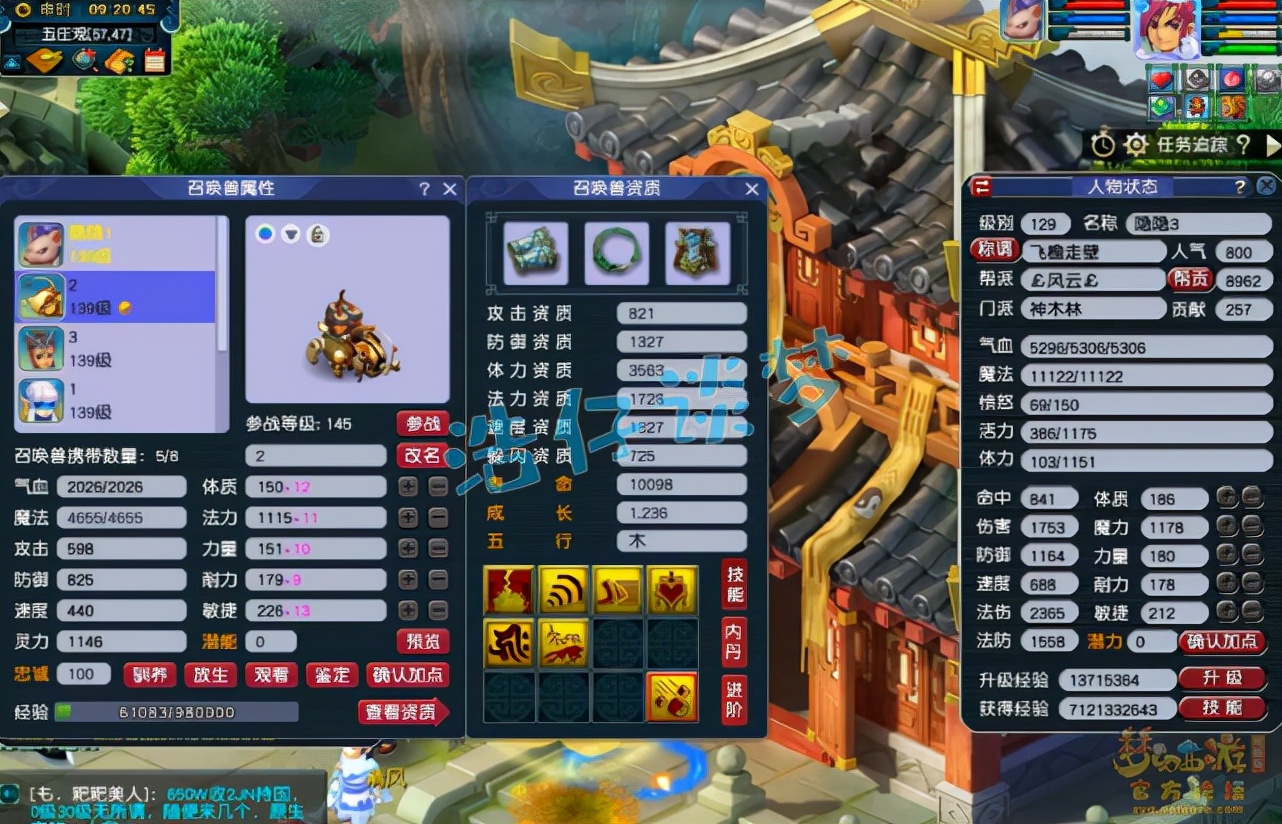
Task: Click the heart-shaped skill icon in the skill grid
Action: (674, 590)
